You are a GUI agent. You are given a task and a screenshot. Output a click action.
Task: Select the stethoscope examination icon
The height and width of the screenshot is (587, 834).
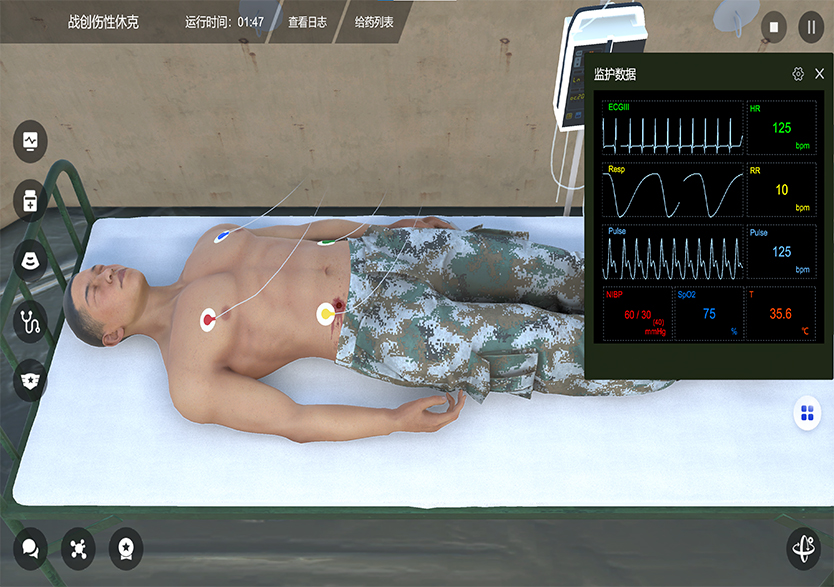pyautogui.click(x=30, y=321)
